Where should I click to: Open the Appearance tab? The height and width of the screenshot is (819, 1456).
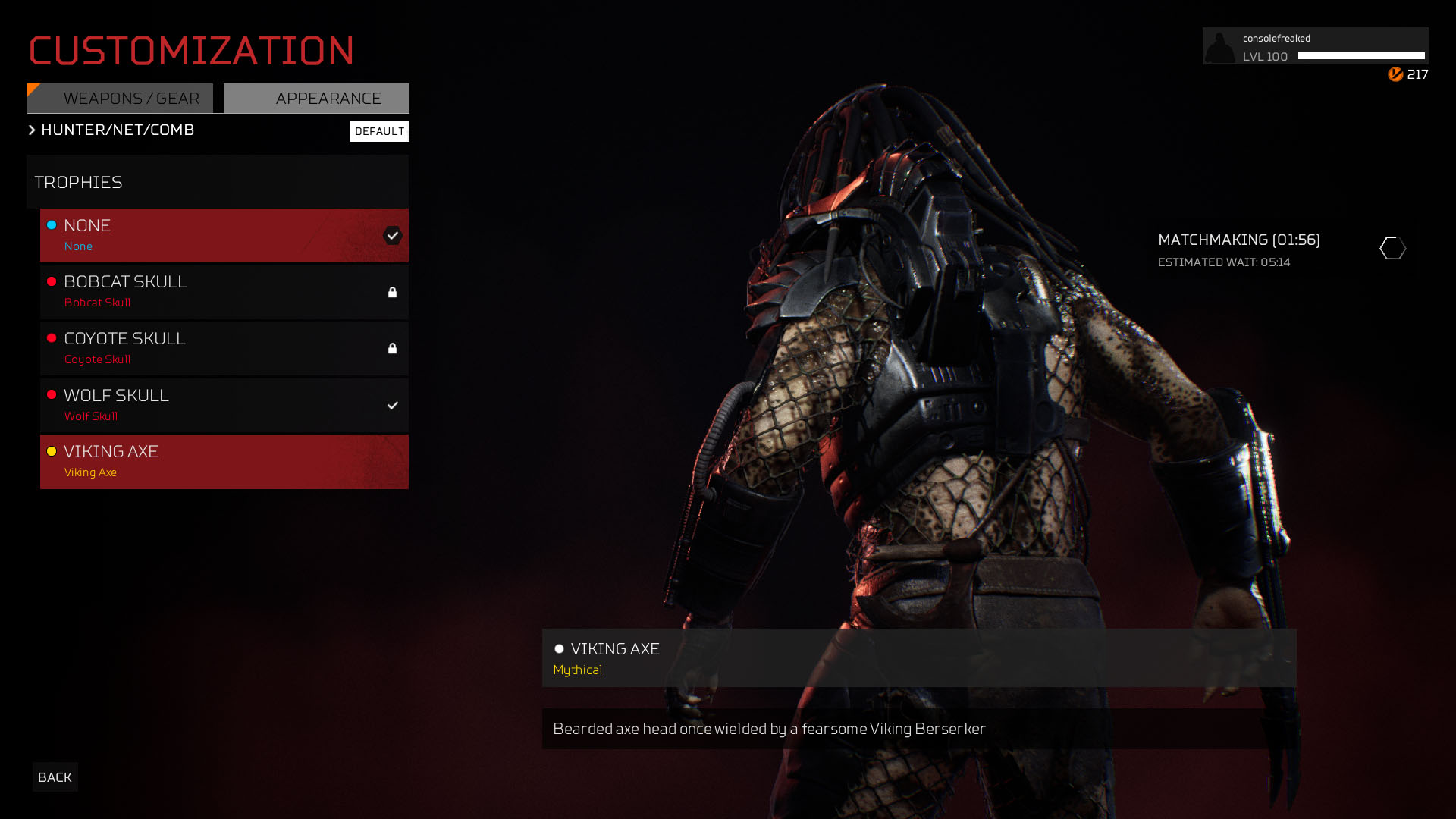coord(317,99)
